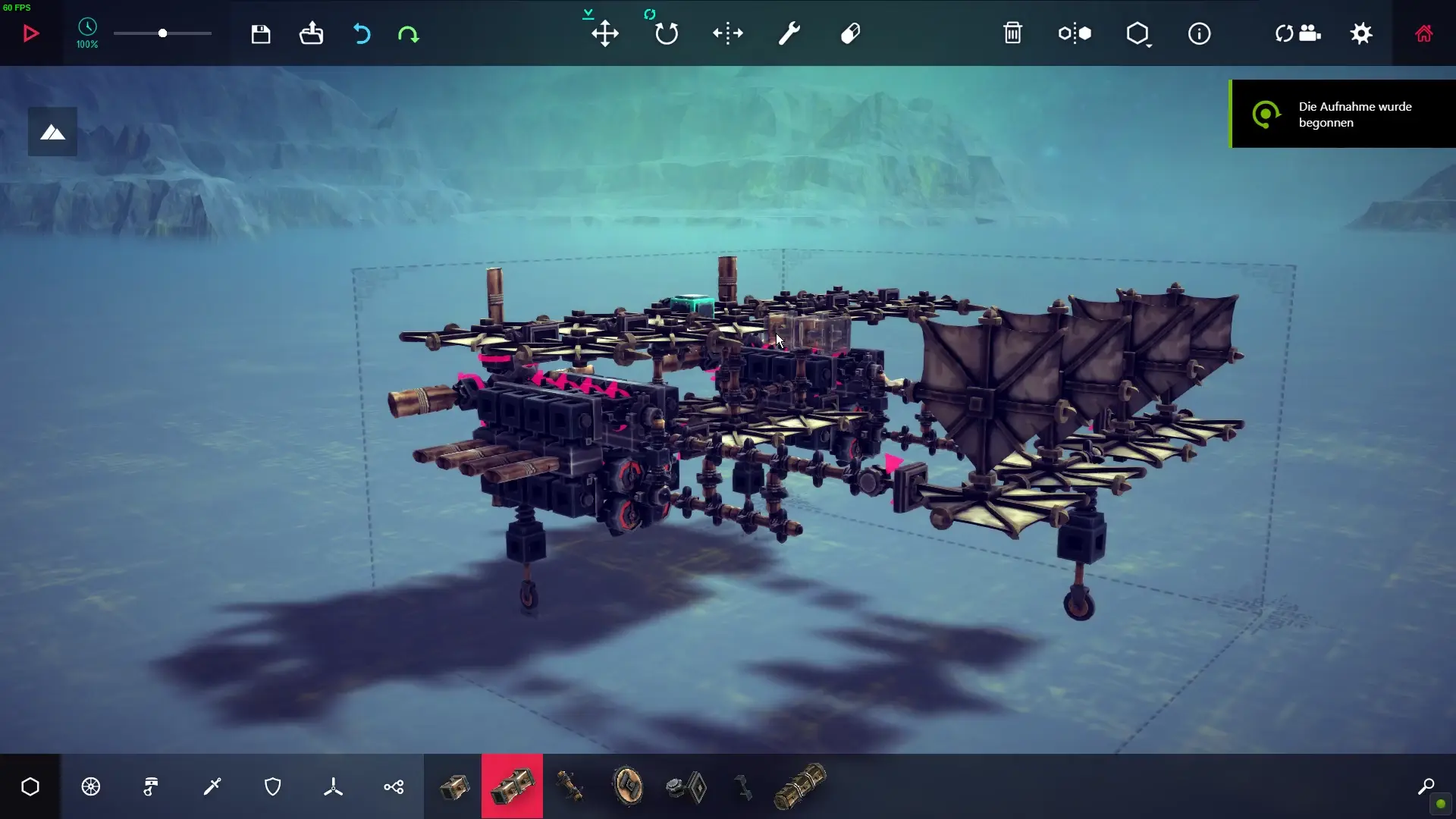Toggle the Armor category shield icon
The height and width of the screenshot is (819, 1456).
click(x=273, y=786)
